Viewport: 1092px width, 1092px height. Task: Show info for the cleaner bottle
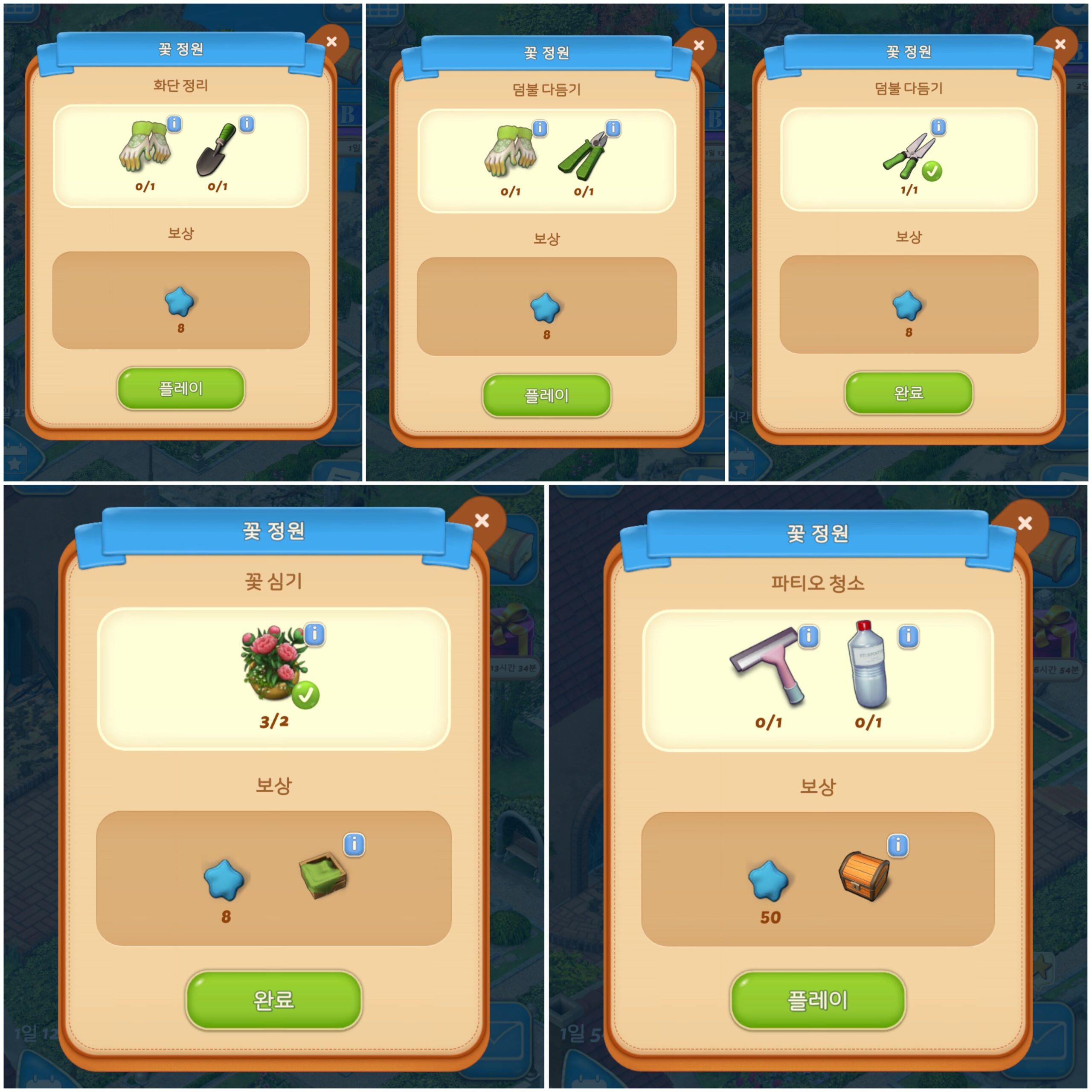click(x=908, y=636)
